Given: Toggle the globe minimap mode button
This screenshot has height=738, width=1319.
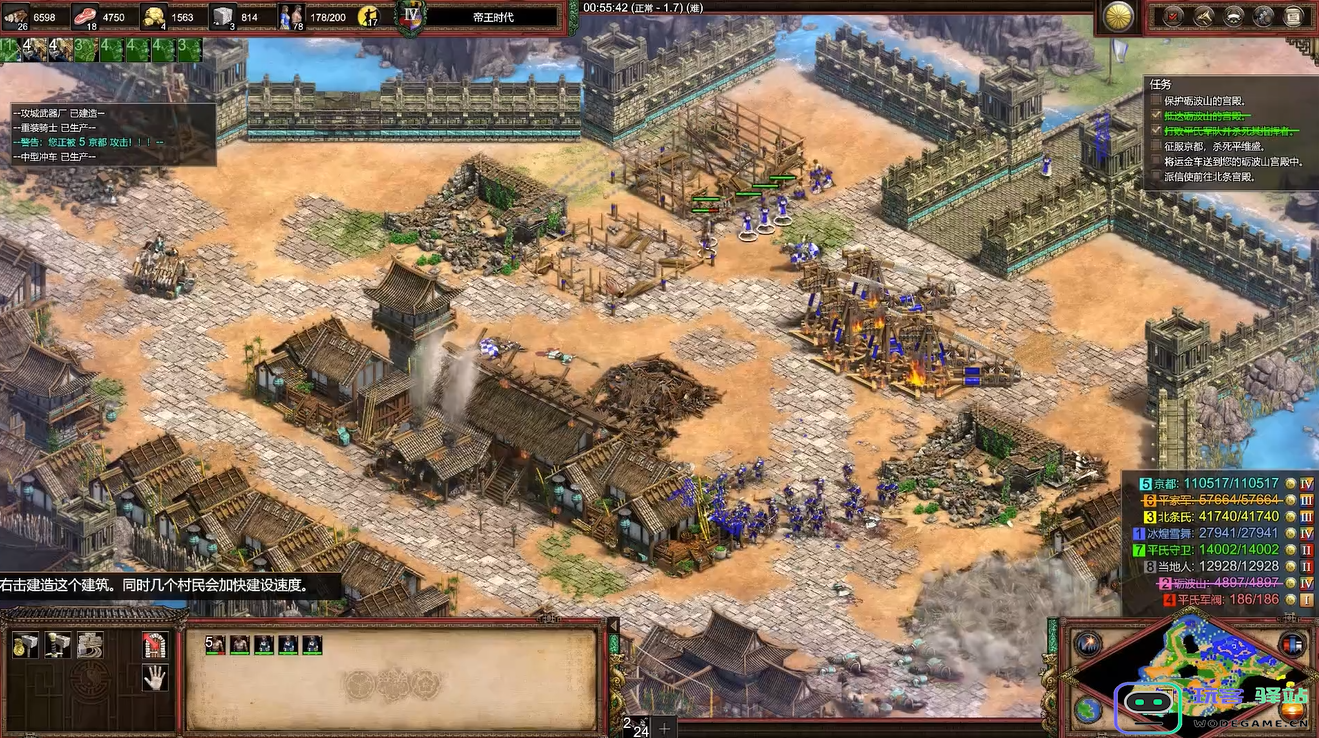Looking at the screenshot, I should pyautogui.click(x=1088, y=709).
